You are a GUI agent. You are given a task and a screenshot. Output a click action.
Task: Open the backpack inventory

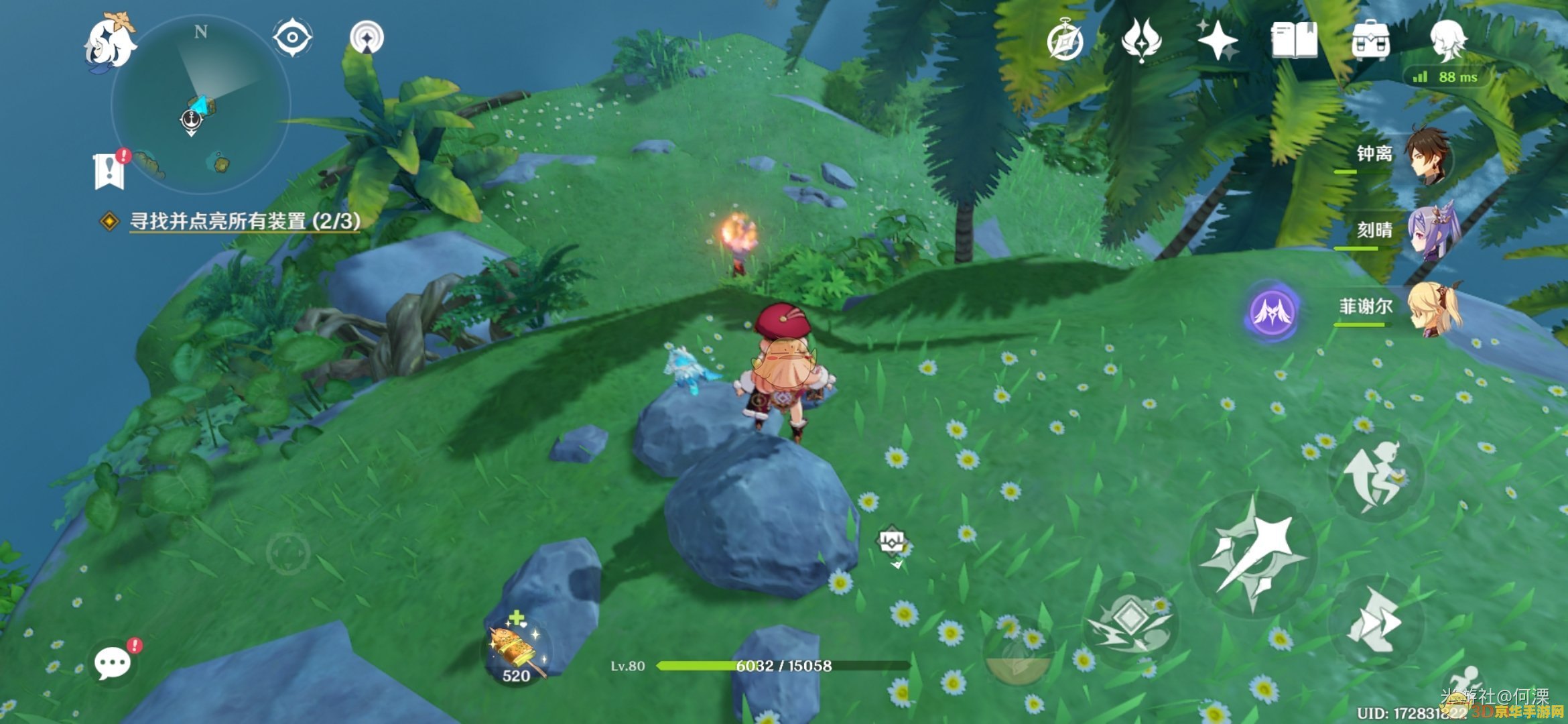pos(1370,40)
